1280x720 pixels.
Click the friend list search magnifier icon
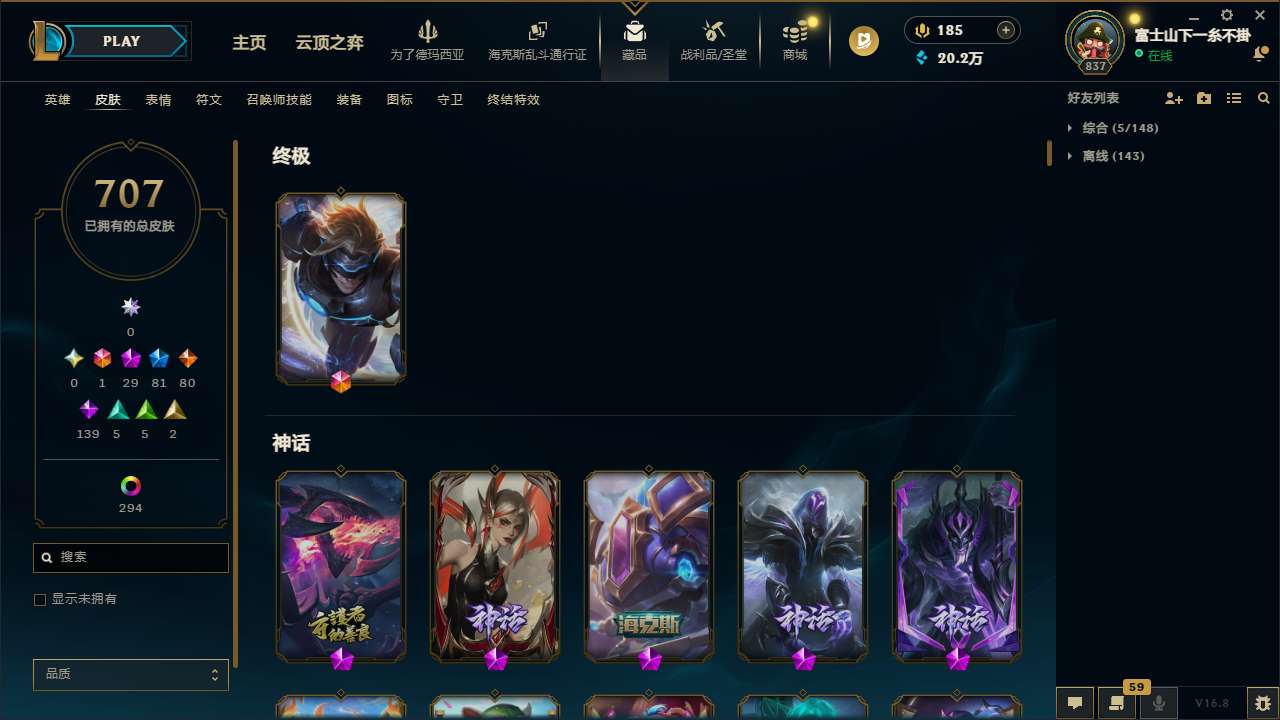[1263, 98]
